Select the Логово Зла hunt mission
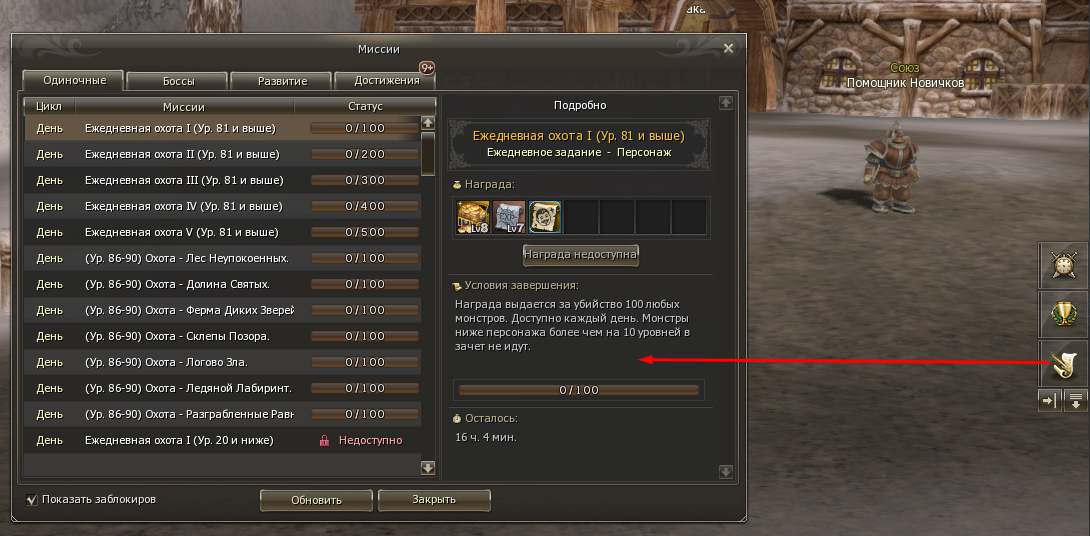Image resolution: width=1090 pixels, height=536 pixels. [x=166, y=362]
